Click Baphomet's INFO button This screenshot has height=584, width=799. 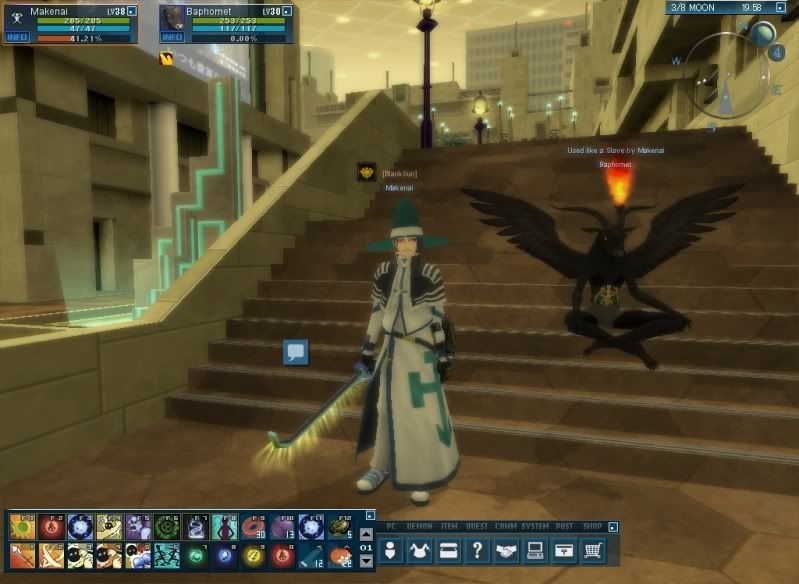pyautogui.click(x=171, y=37)
